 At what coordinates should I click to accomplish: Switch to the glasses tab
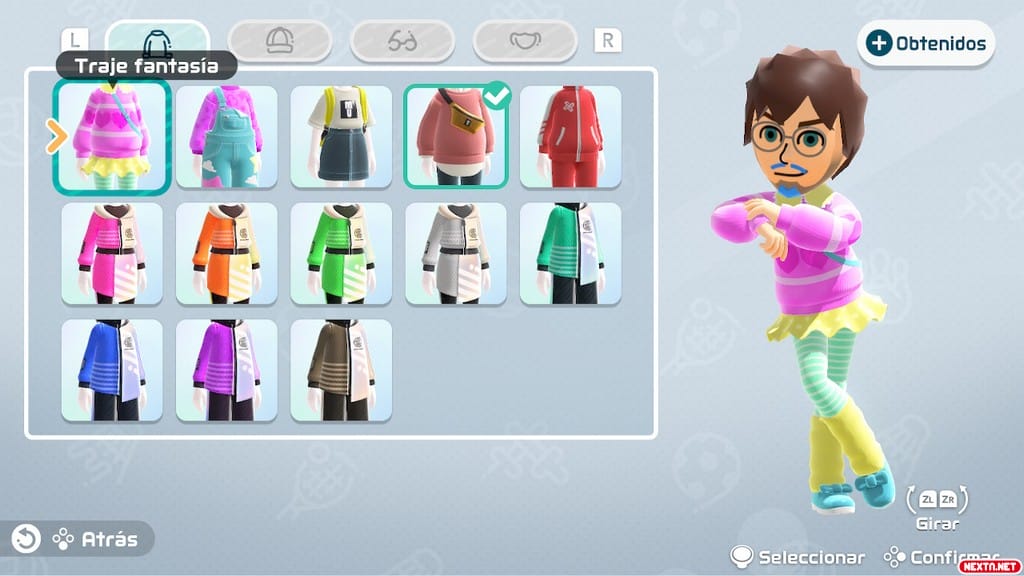(402, 41)
